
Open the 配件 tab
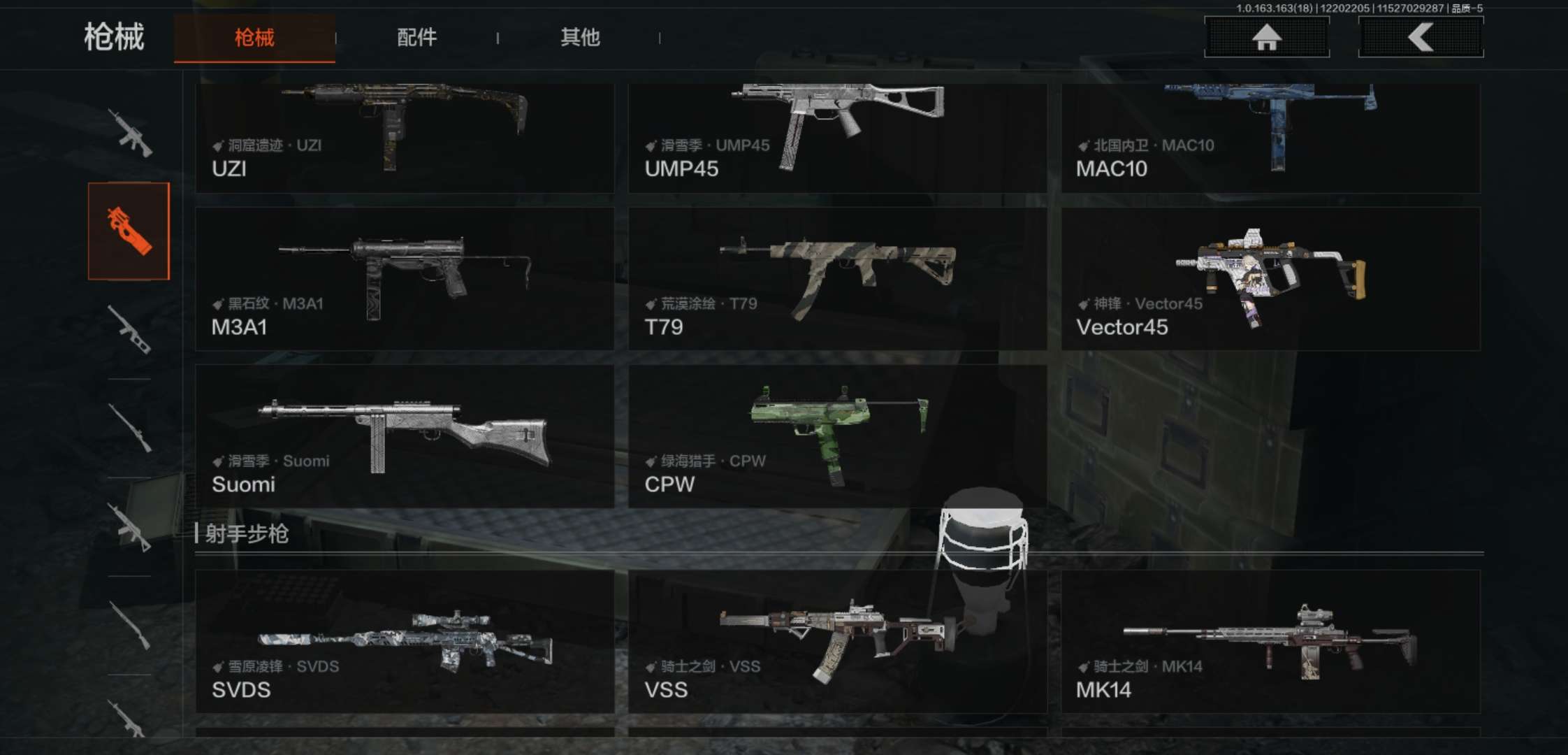click(x=416, y=38)
